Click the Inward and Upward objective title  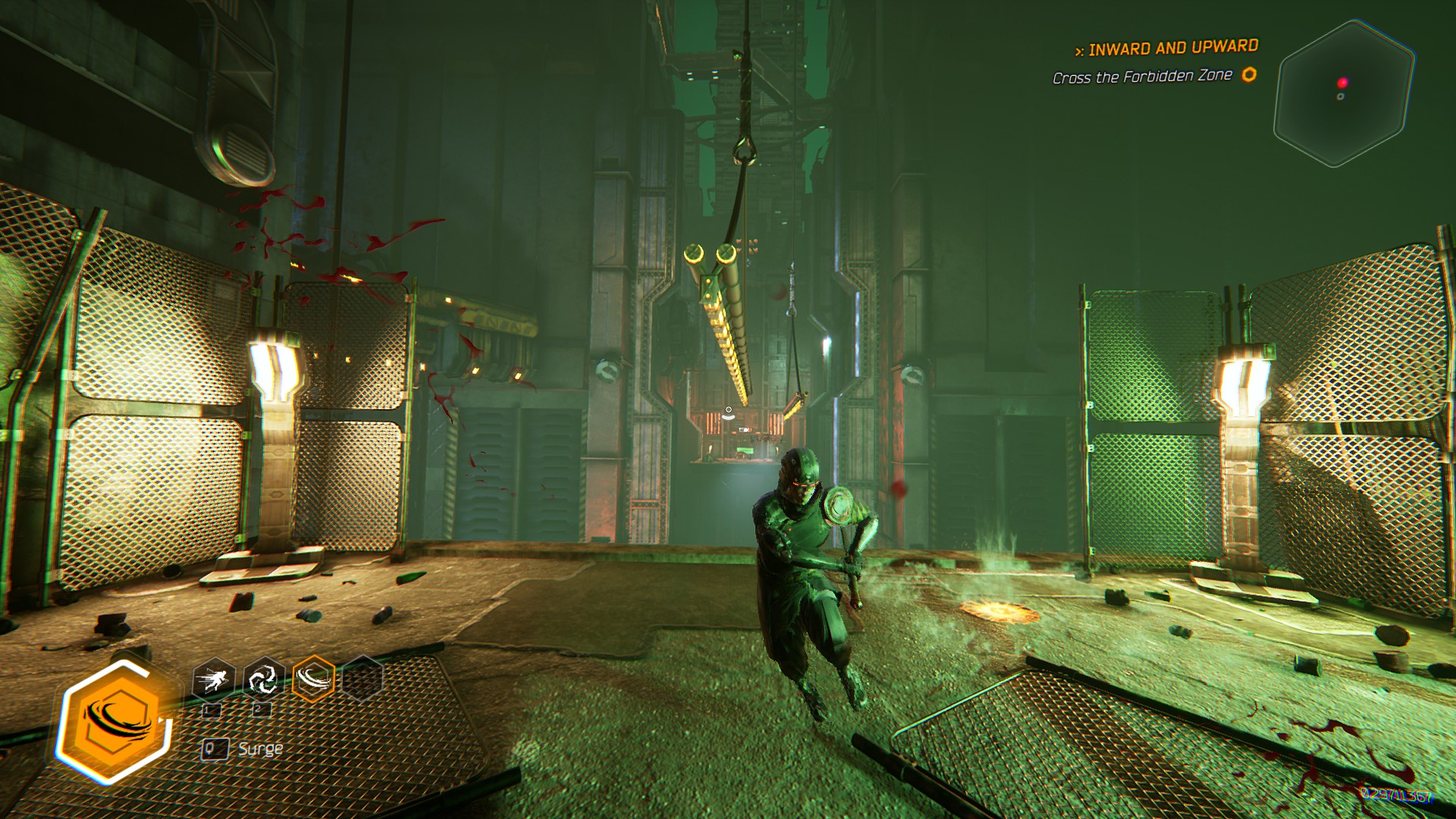point(1172,49)
